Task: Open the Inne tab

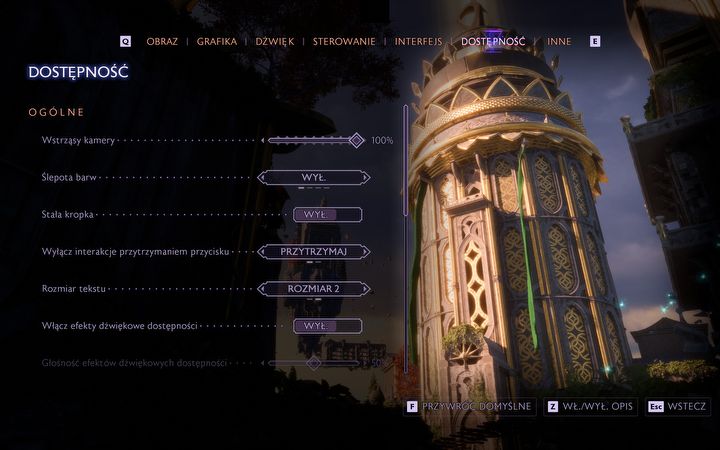Action: click(x=559, y=42)
